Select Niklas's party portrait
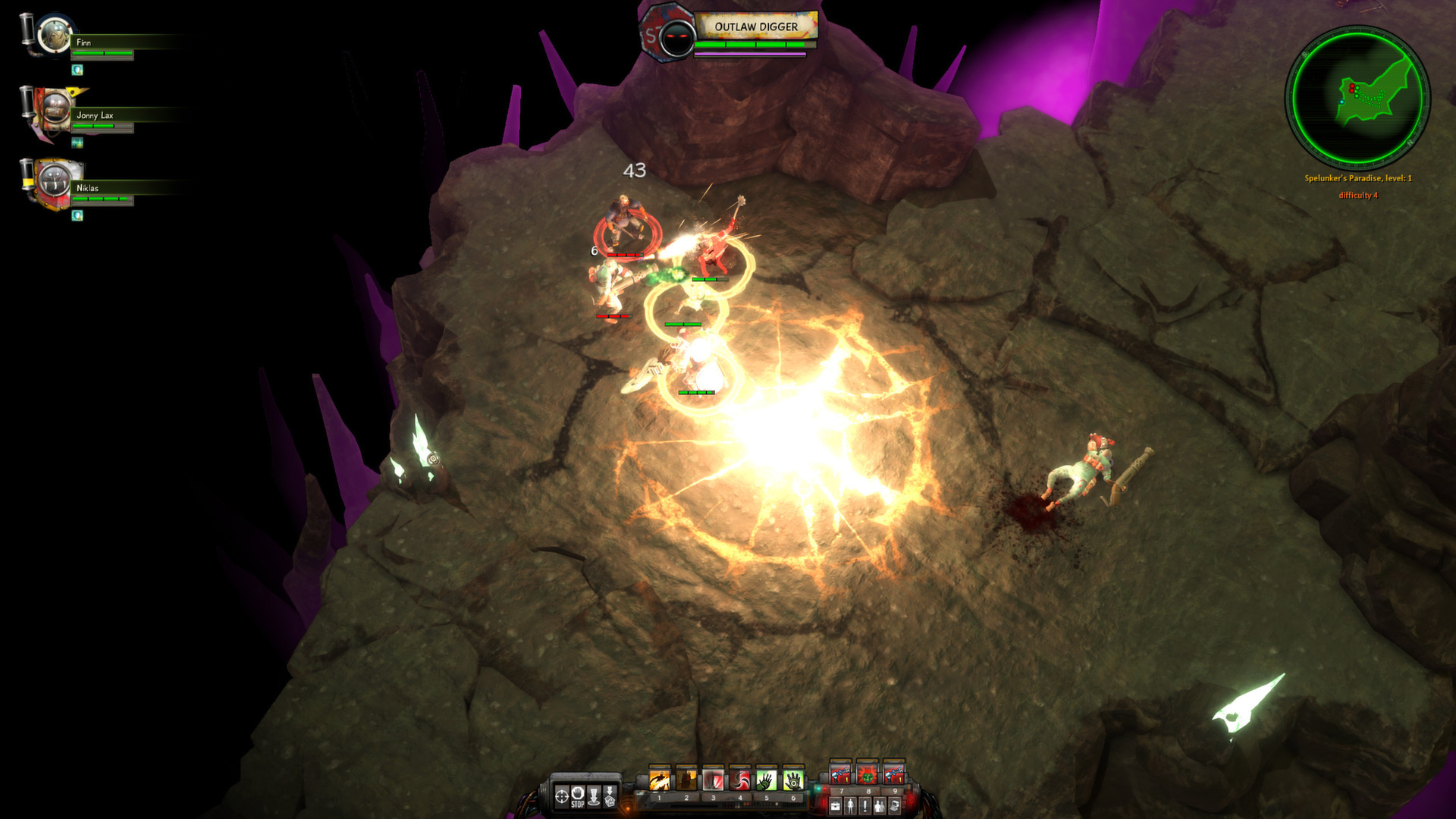The width and height of the screenshot is (1456, 819). (54, 182)
